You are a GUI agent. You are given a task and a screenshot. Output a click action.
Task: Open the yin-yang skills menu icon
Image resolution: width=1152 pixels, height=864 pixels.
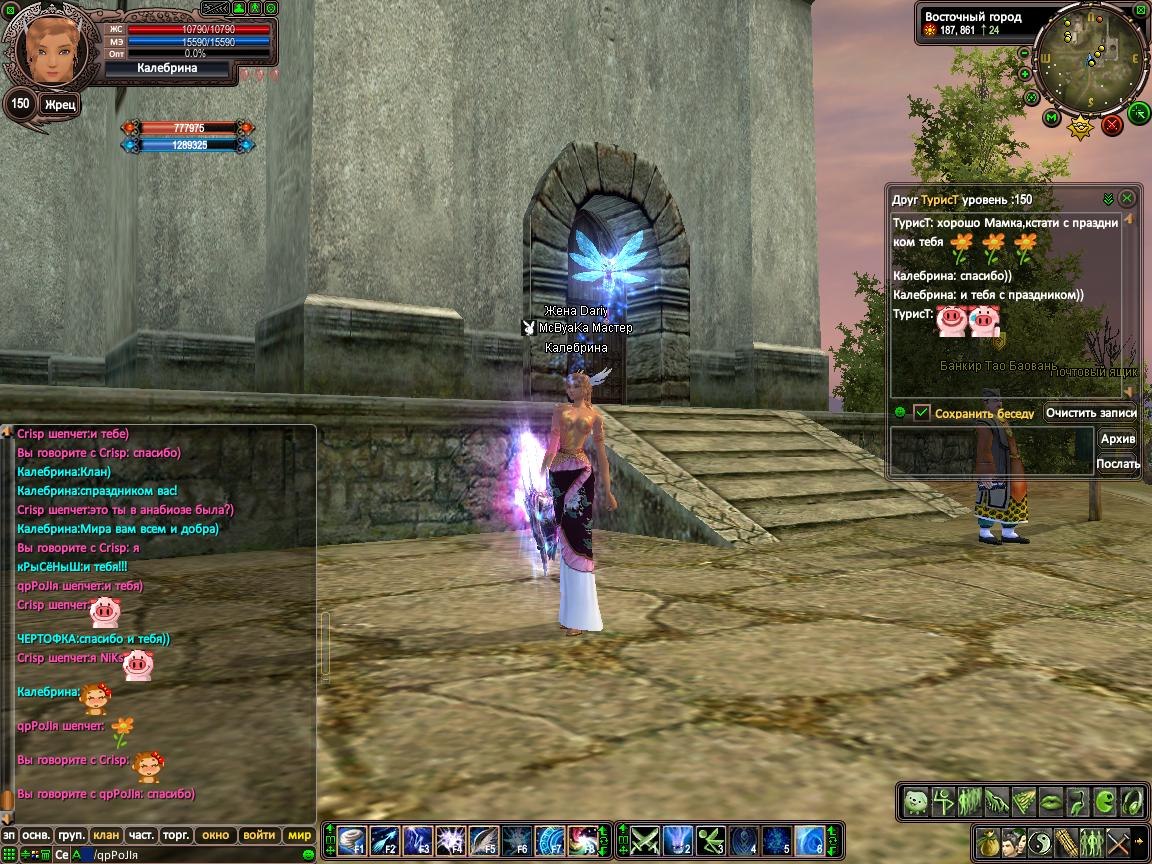[x=1039, y=840]
